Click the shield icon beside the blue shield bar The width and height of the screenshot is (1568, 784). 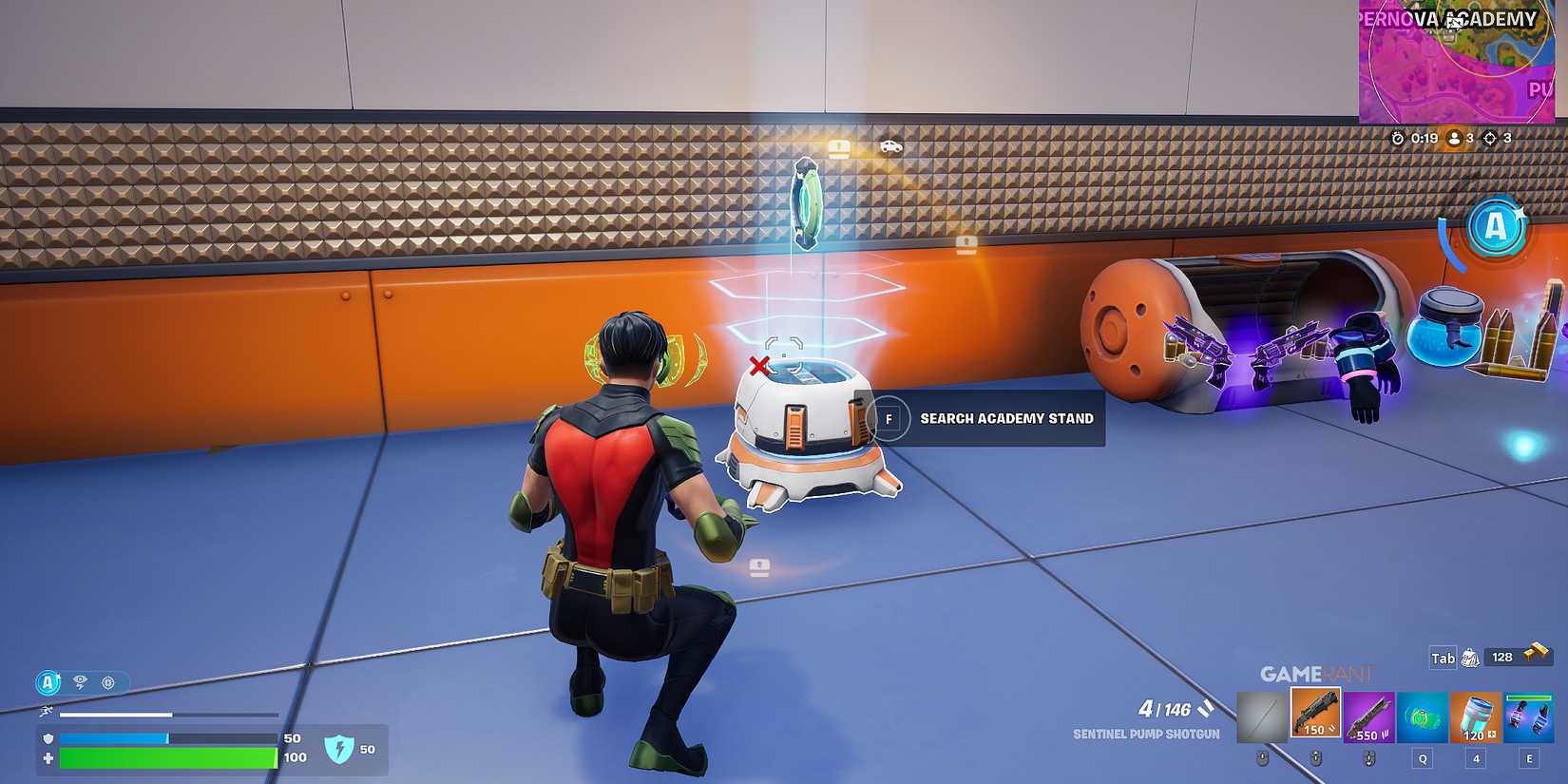47,738
